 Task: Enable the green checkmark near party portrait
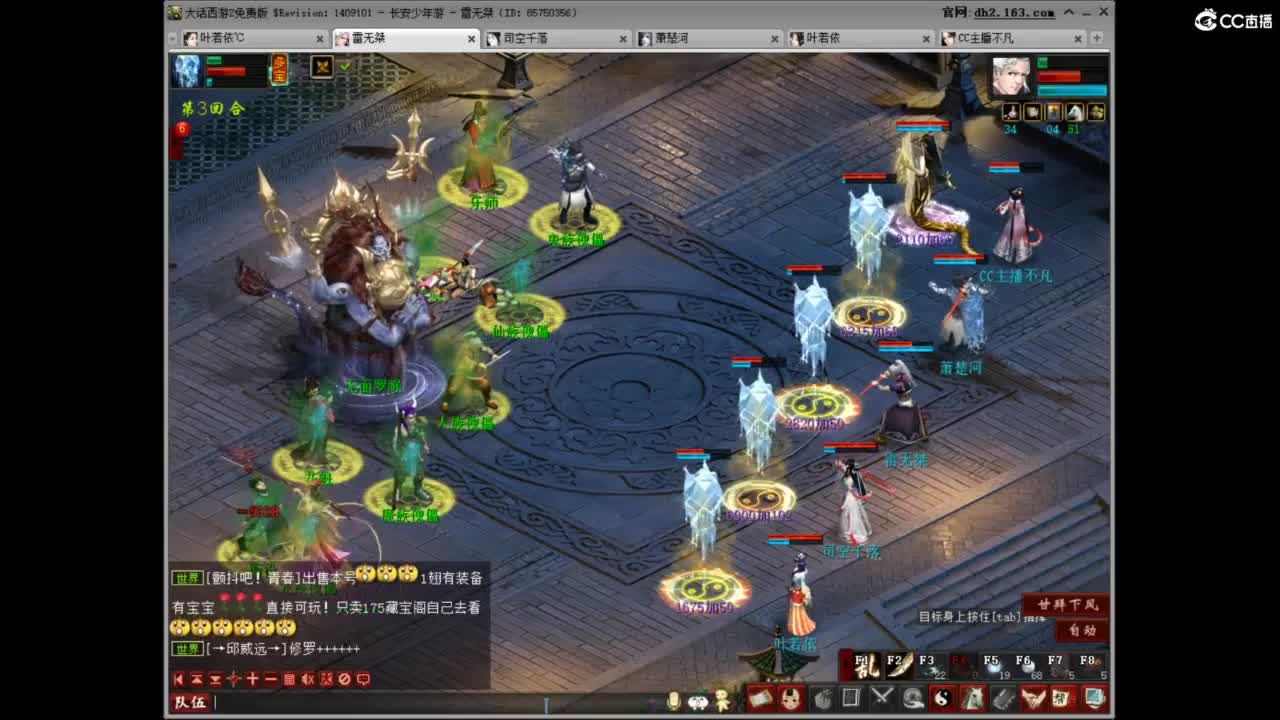pyautogui.click(x=345, y=68)
